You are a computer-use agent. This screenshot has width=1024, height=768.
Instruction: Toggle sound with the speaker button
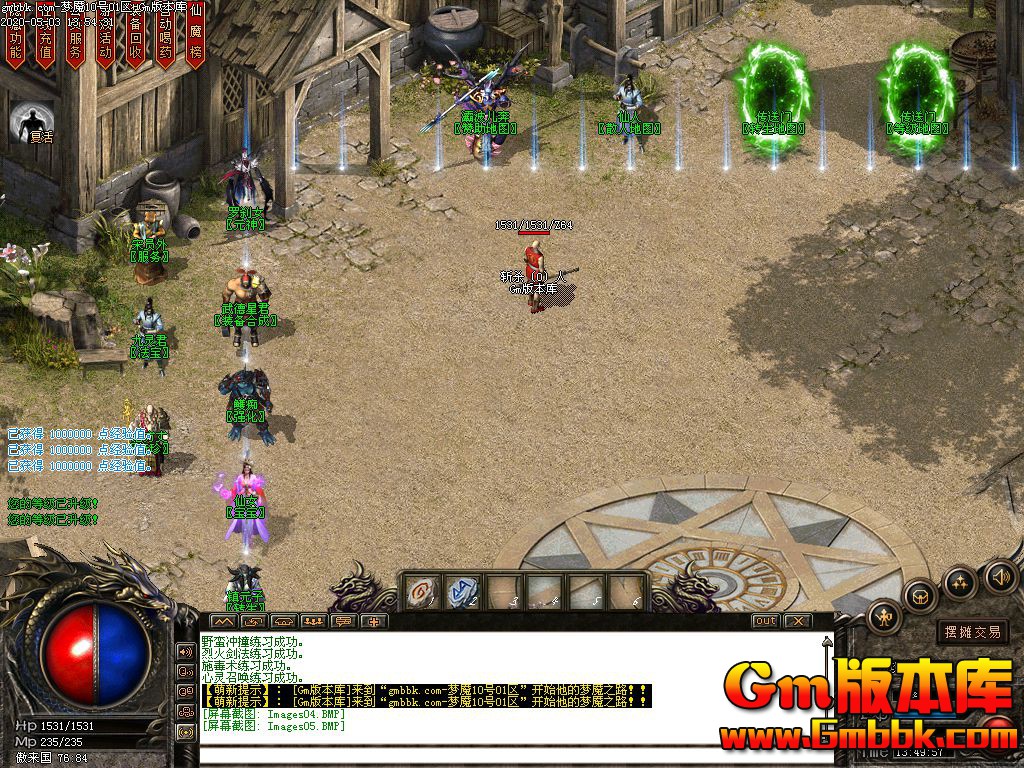[1000, 576]
